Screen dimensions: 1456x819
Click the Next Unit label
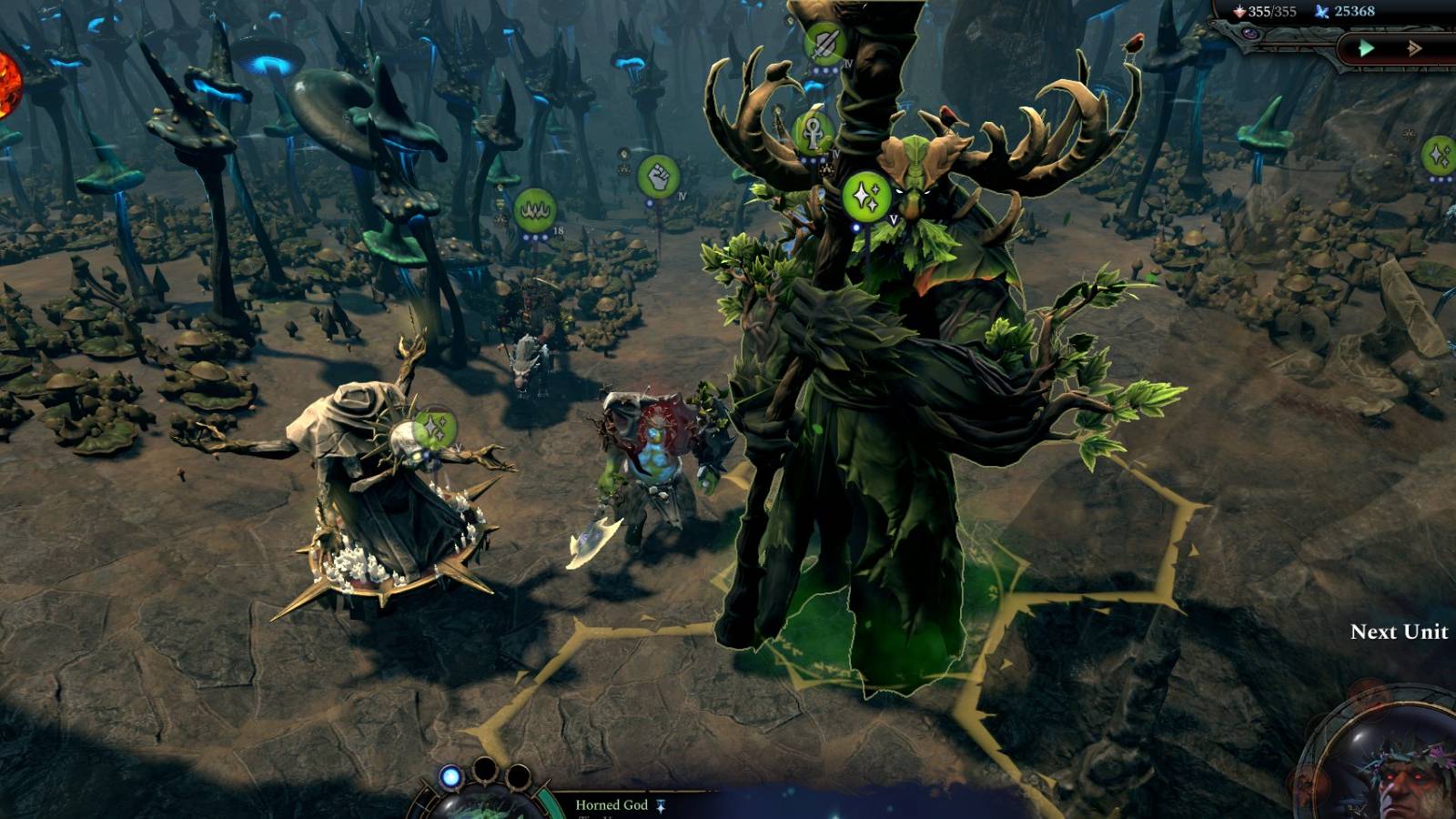[1400, 630]
